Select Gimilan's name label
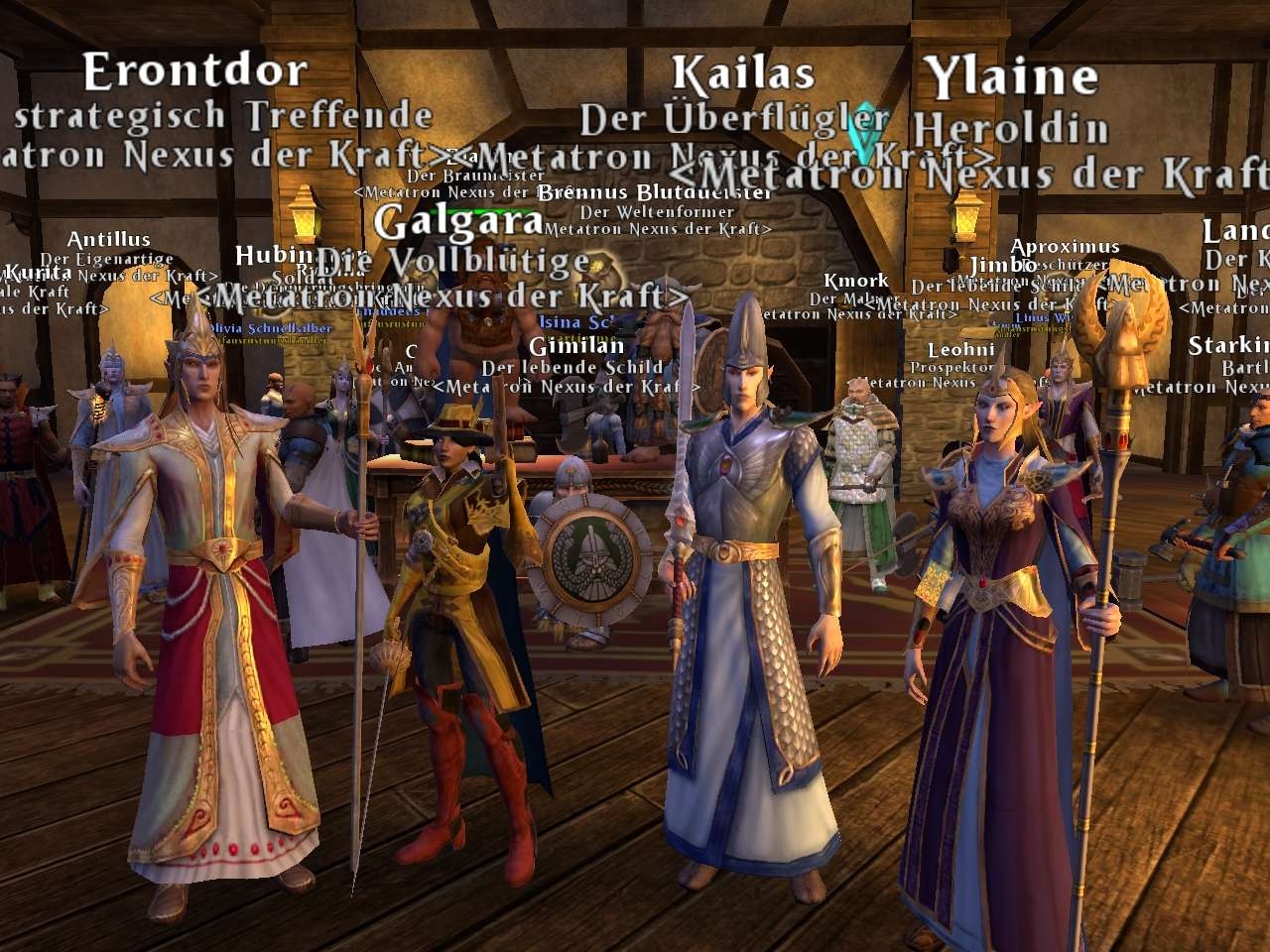The width and height of the screenshot is (1270, 952). click(x=576, y=346)
